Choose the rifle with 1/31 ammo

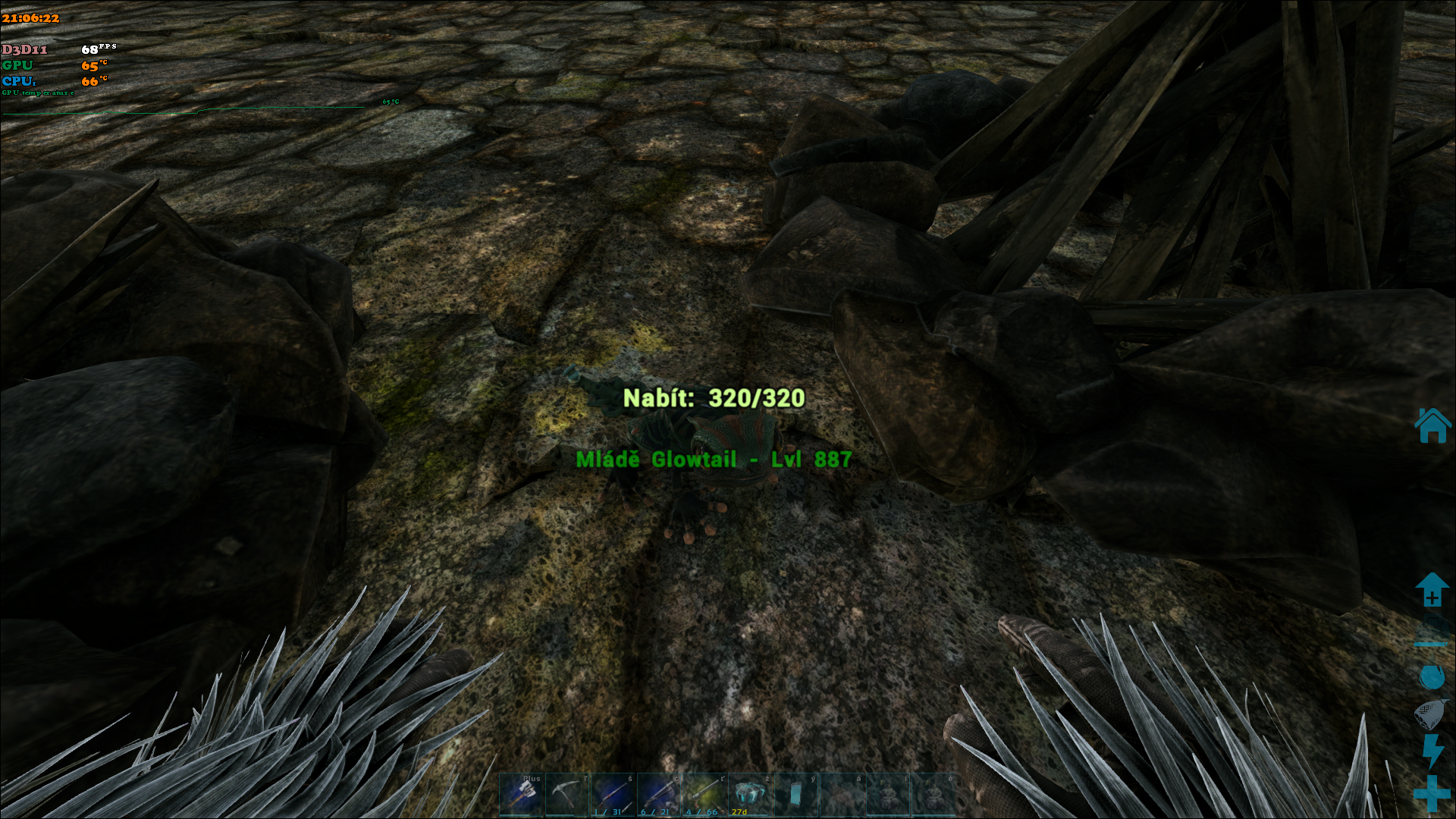[613, 795]
